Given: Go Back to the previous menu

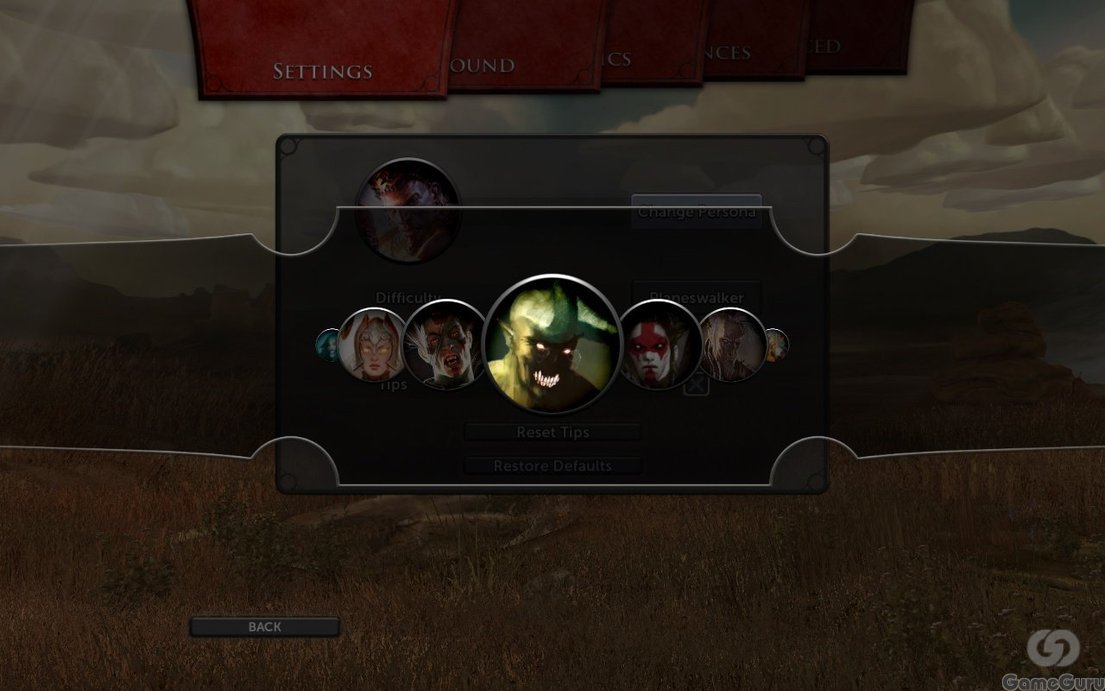Looking at the screenshot, I should (265, 627).
